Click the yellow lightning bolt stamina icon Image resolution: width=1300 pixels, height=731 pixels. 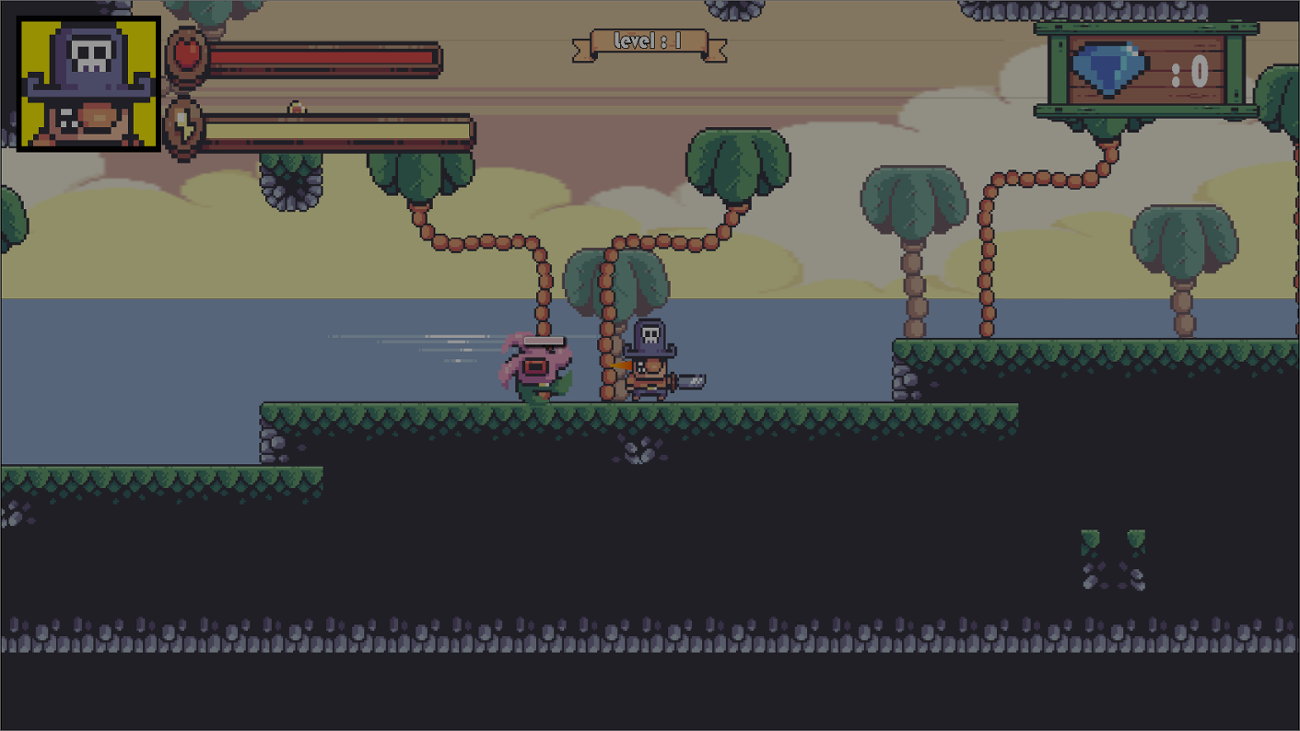(x=185, y=128)
